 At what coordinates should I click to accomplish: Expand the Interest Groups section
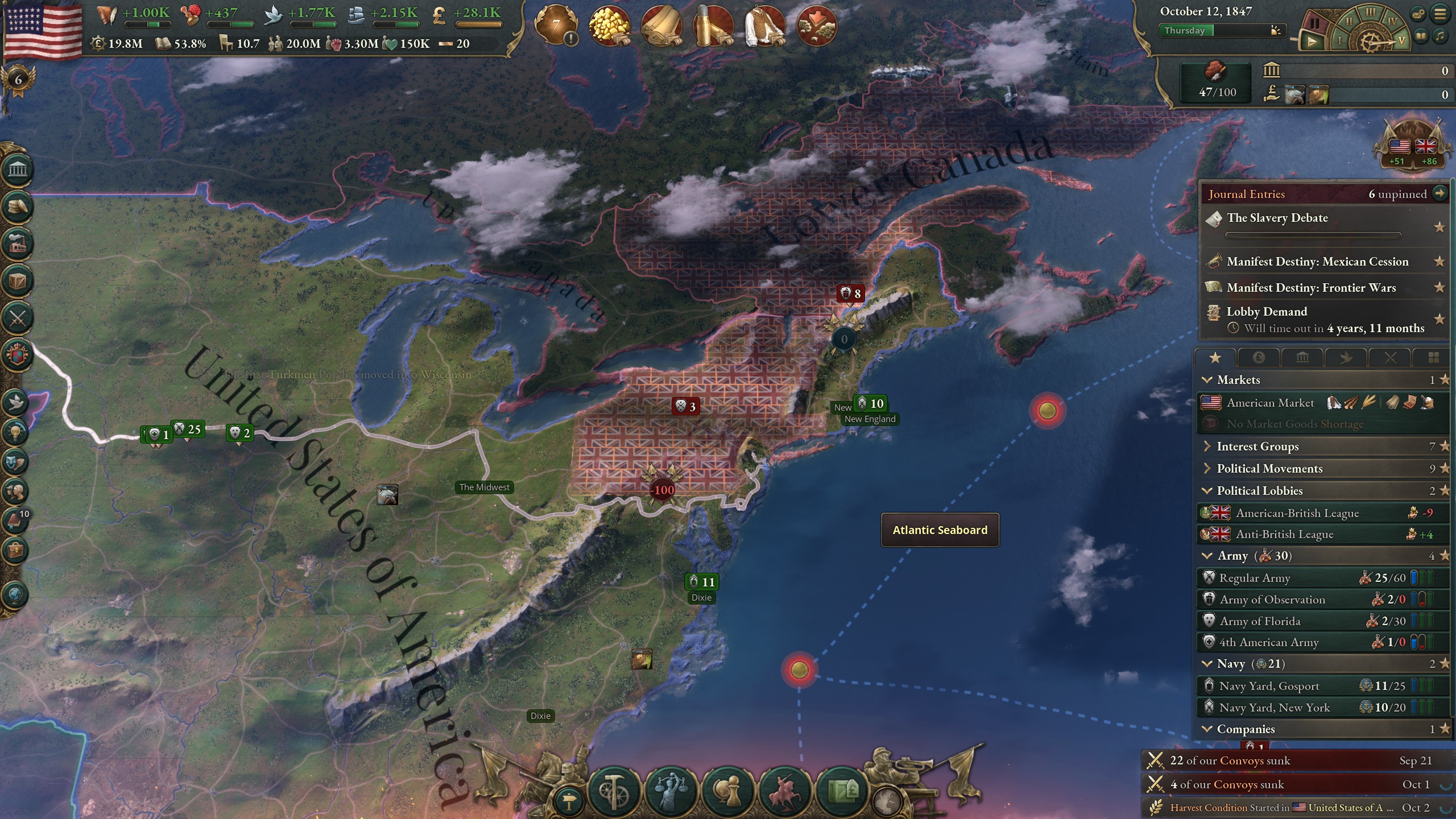(x=1258, y=446)
